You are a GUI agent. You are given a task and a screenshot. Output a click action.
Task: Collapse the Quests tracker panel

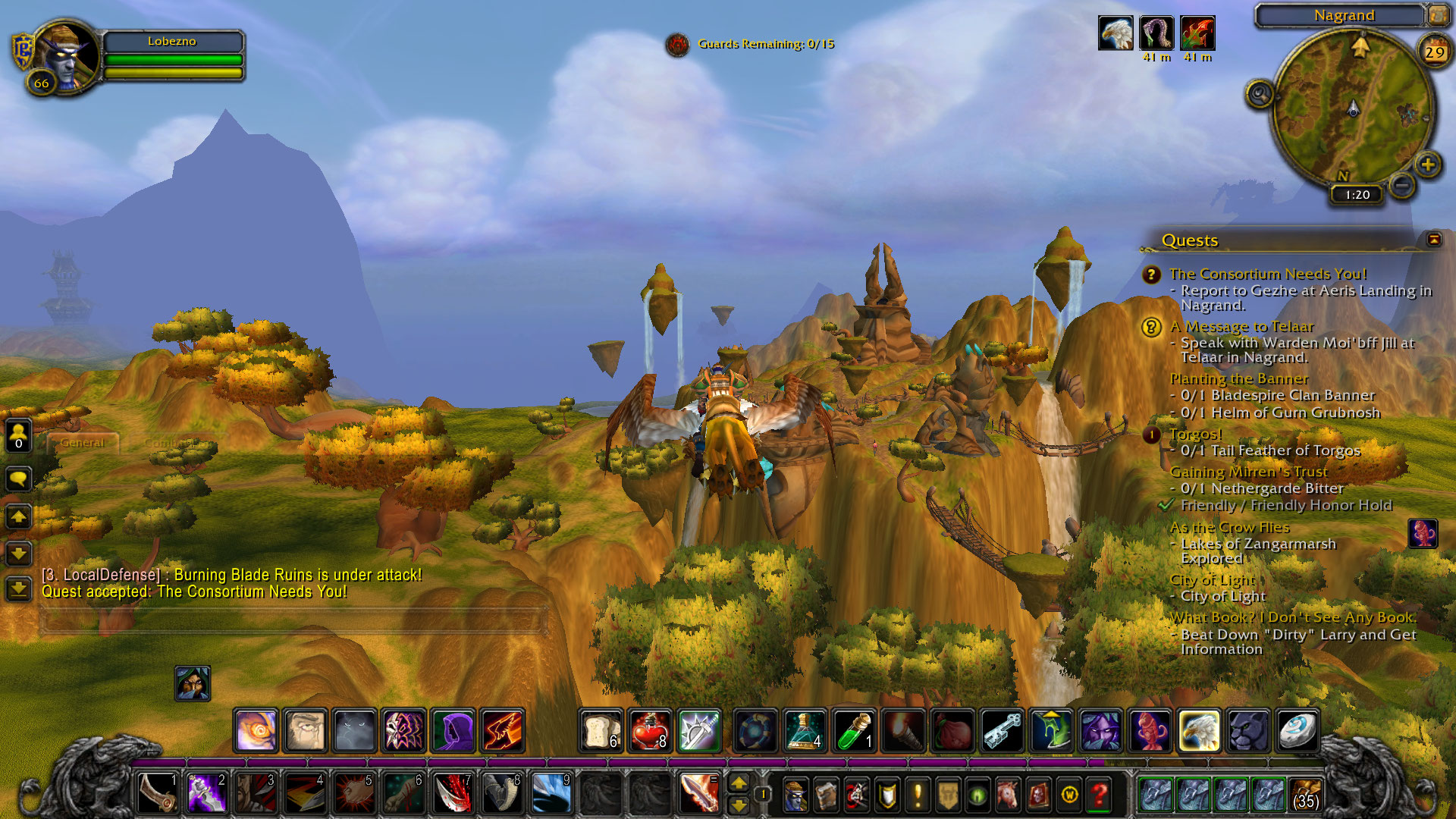pyautogui.click(x=1433, y=240)
